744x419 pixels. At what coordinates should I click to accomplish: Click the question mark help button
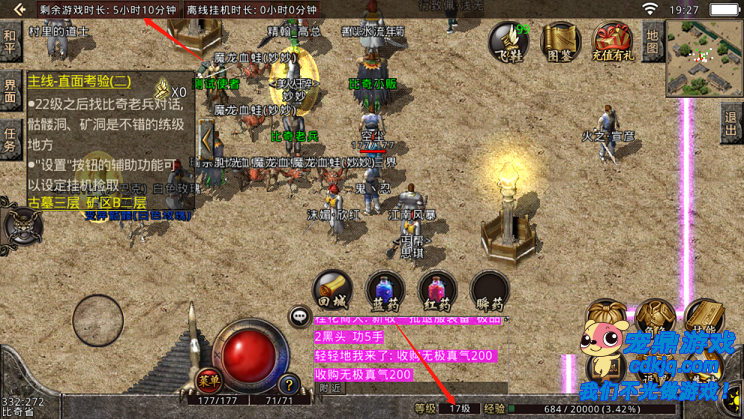click(288, 383)
